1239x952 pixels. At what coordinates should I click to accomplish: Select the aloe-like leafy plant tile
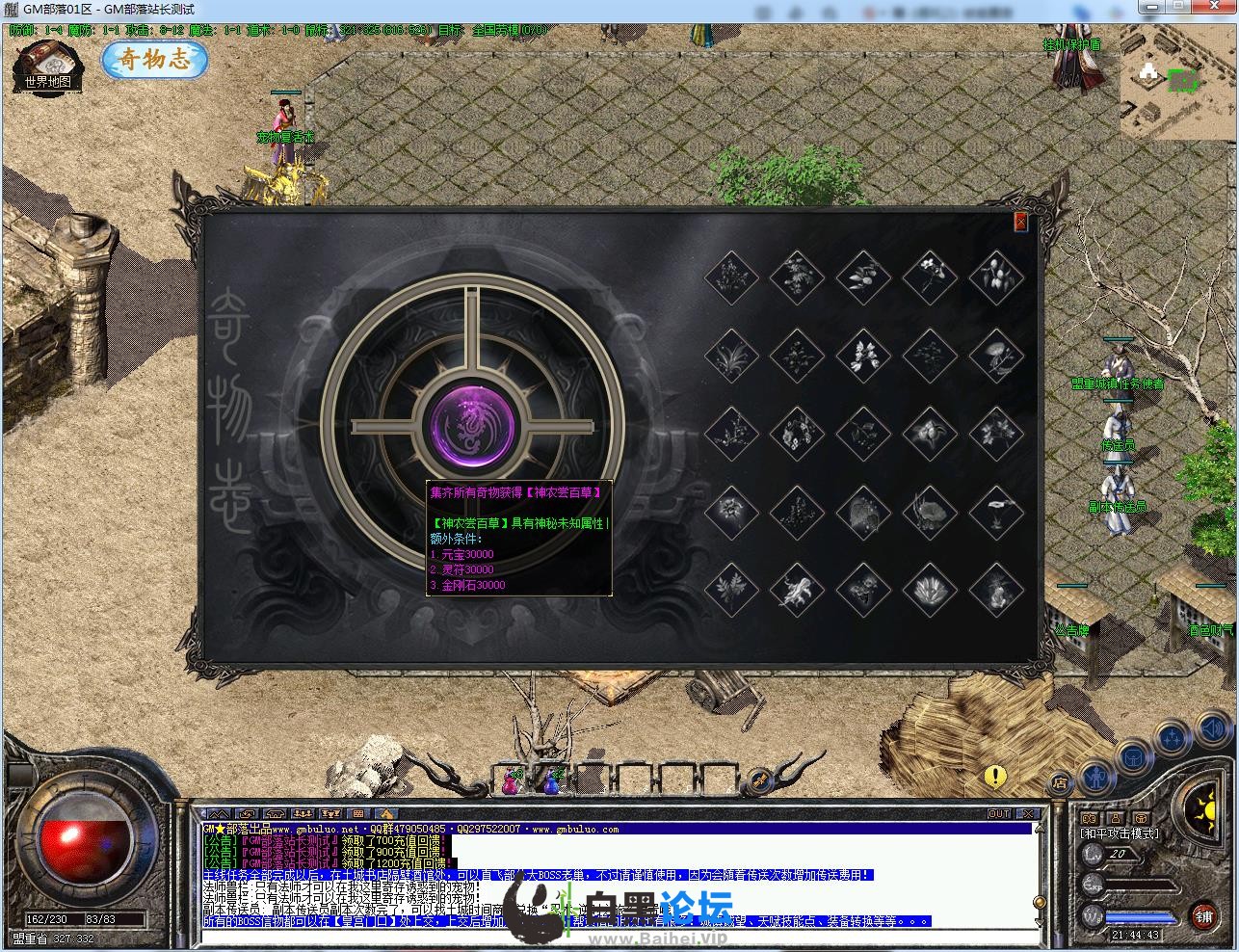pos(730,356)
